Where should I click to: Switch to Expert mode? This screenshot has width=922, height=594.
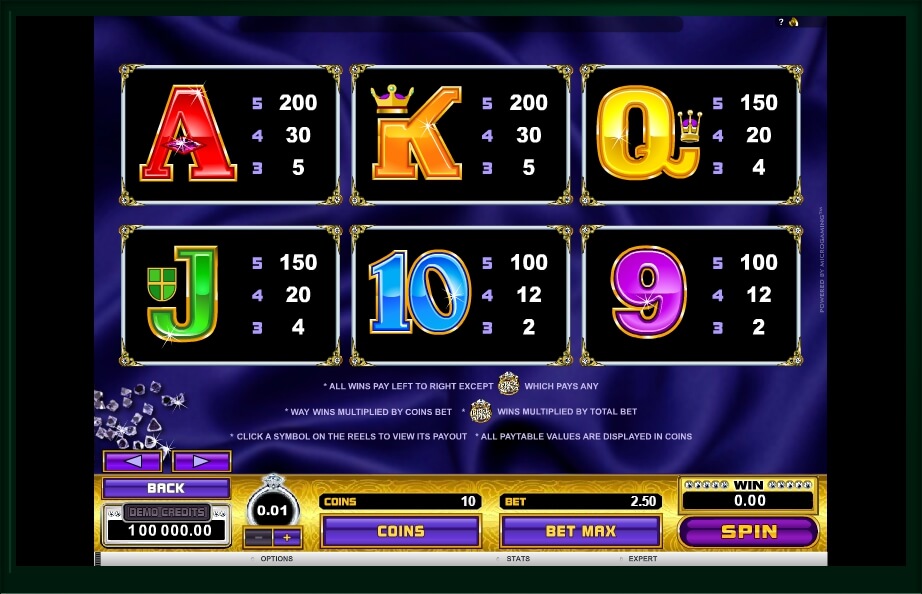(x=643, y=559)
